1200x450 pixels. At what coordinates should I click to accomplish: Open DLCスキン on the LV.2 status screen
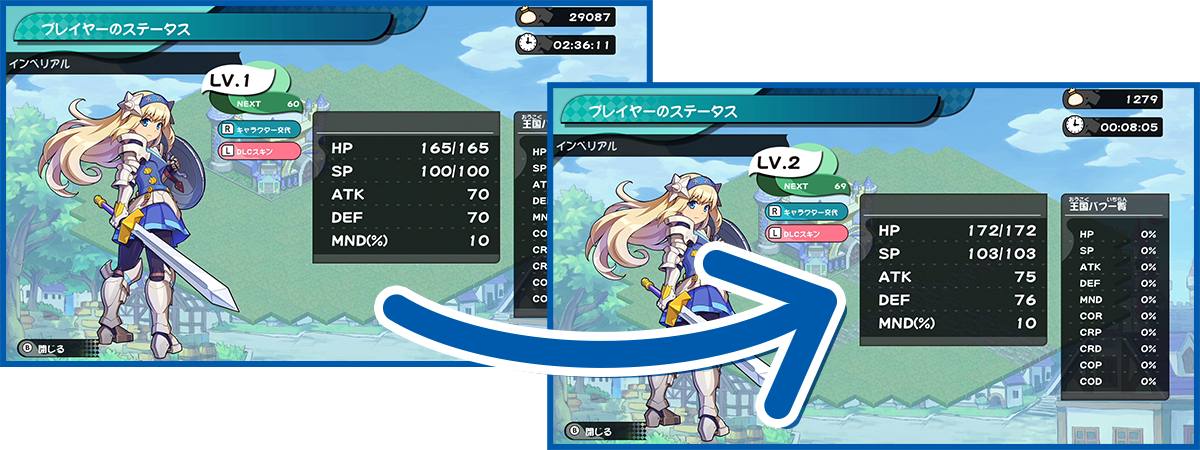click(806, 233)
